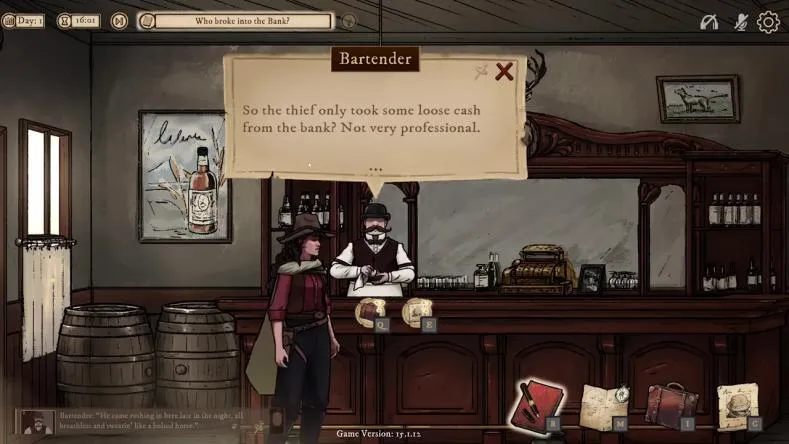Open the character portrait sketch
Image resolution: width=789 pixels, height=444 pixels.
(738, 404)
